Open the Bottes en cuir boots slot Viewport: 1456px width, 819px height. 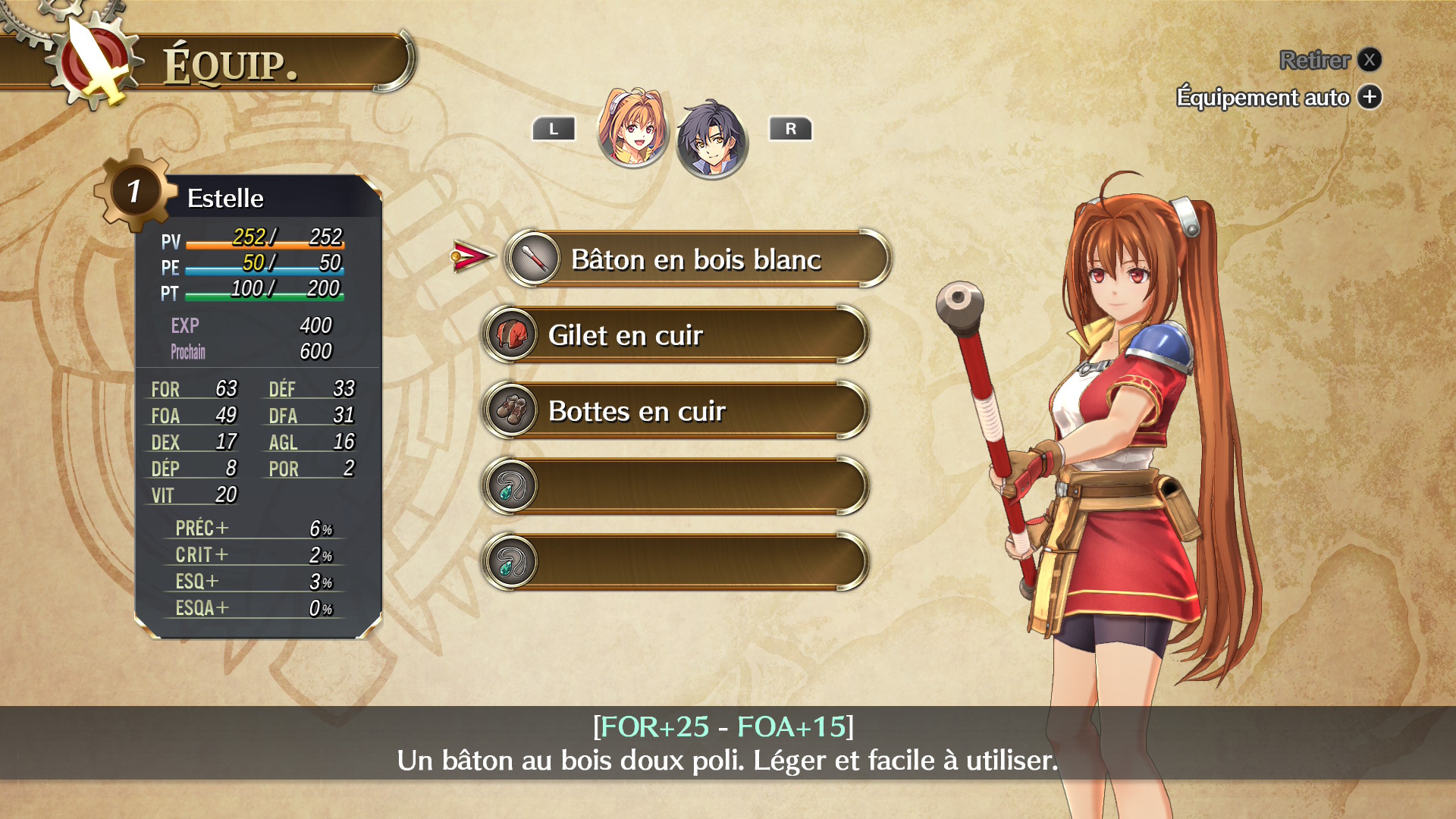pos(675,411)
